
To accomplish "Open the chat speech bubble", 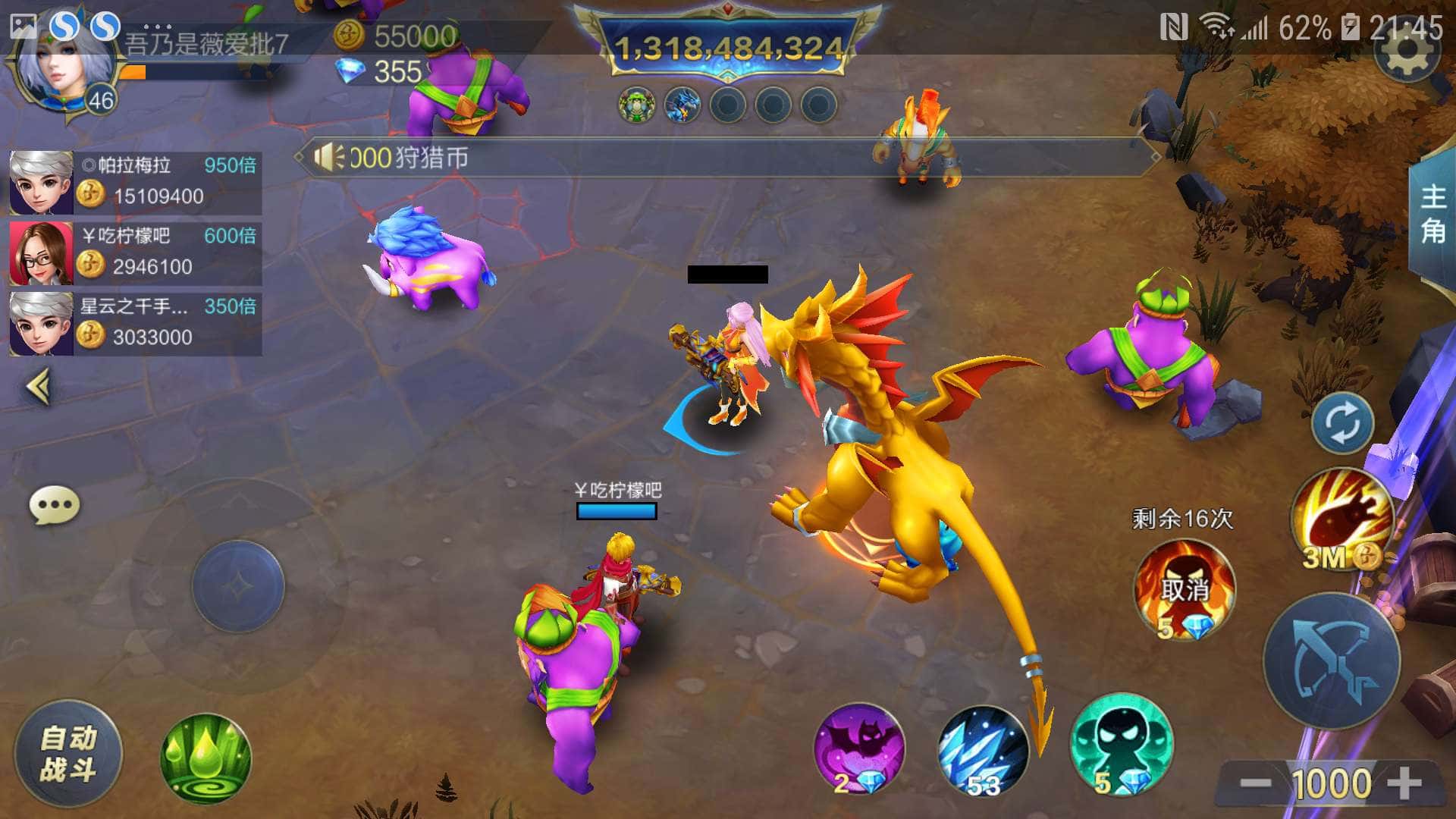I will [x=55, y=505].
